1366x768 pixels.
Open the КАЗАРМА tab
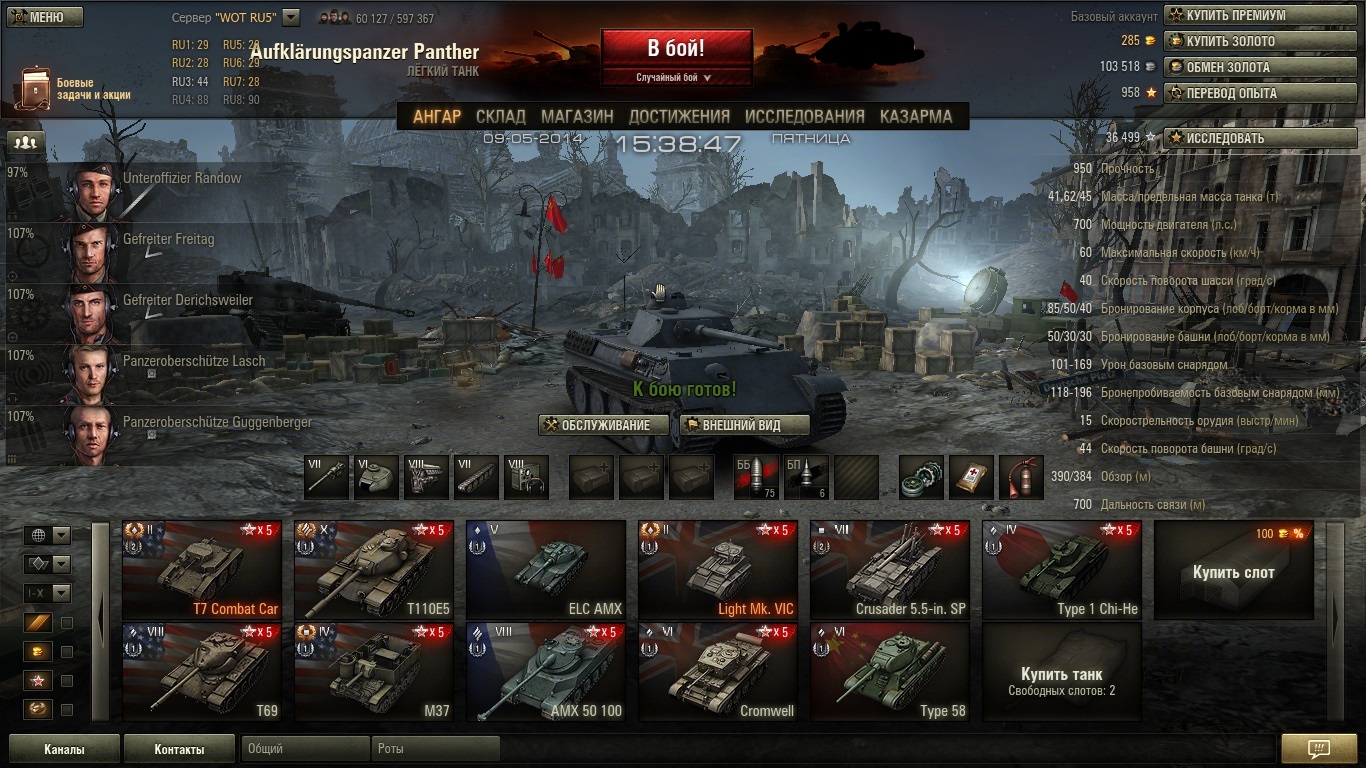(x=915, y=116)
